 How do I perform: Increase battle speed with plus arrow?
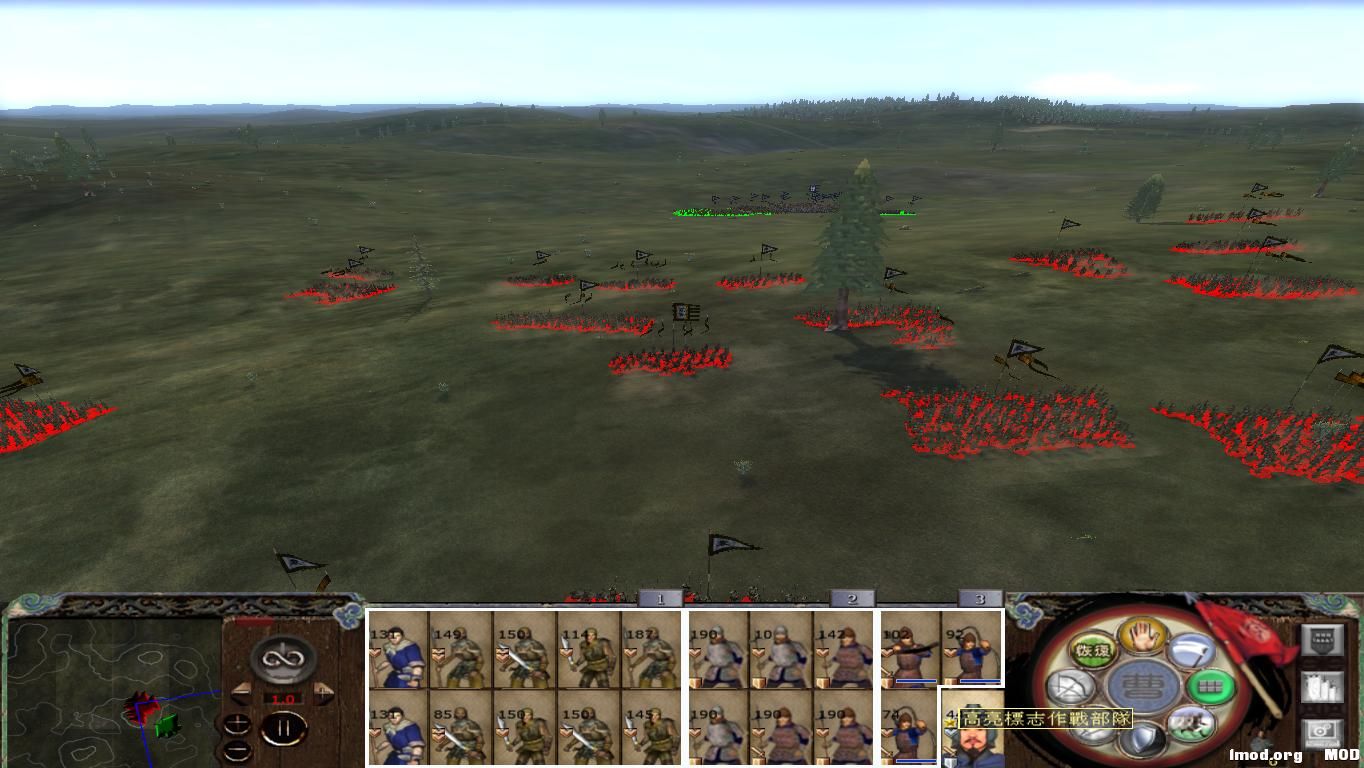322,692
